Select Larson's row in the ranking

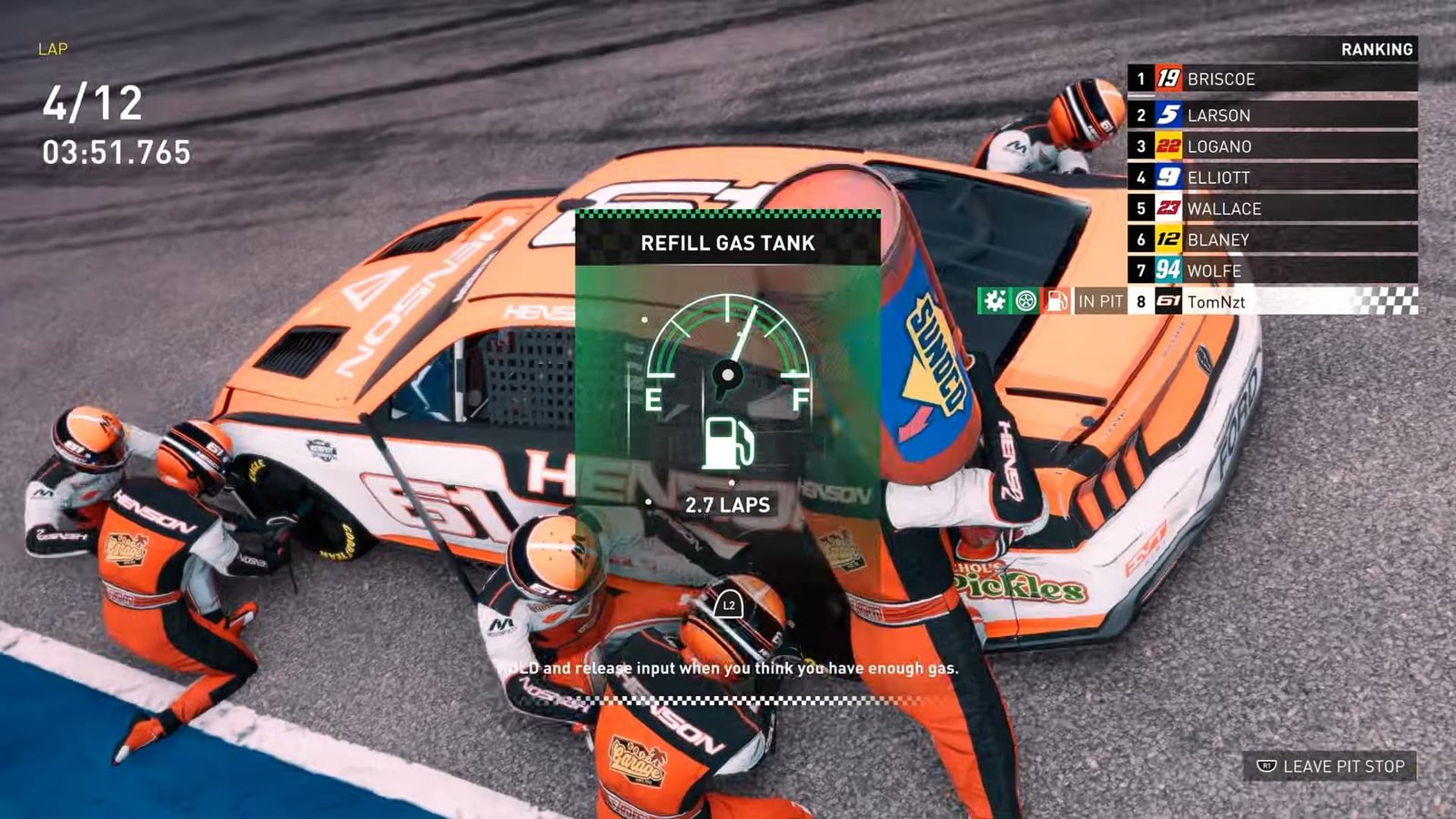point(1271,115)
